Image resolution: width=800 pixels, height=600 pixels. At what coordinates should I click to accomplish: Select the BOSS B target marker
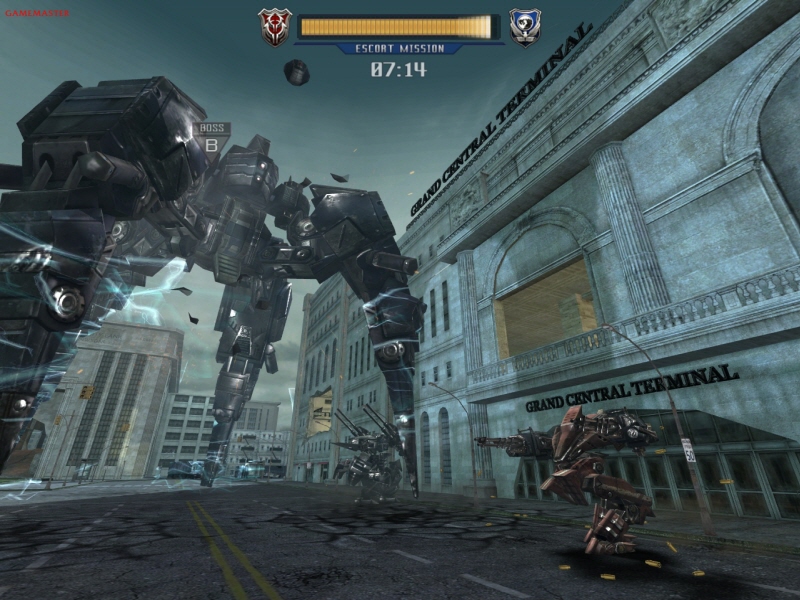[x=212, y=138]
